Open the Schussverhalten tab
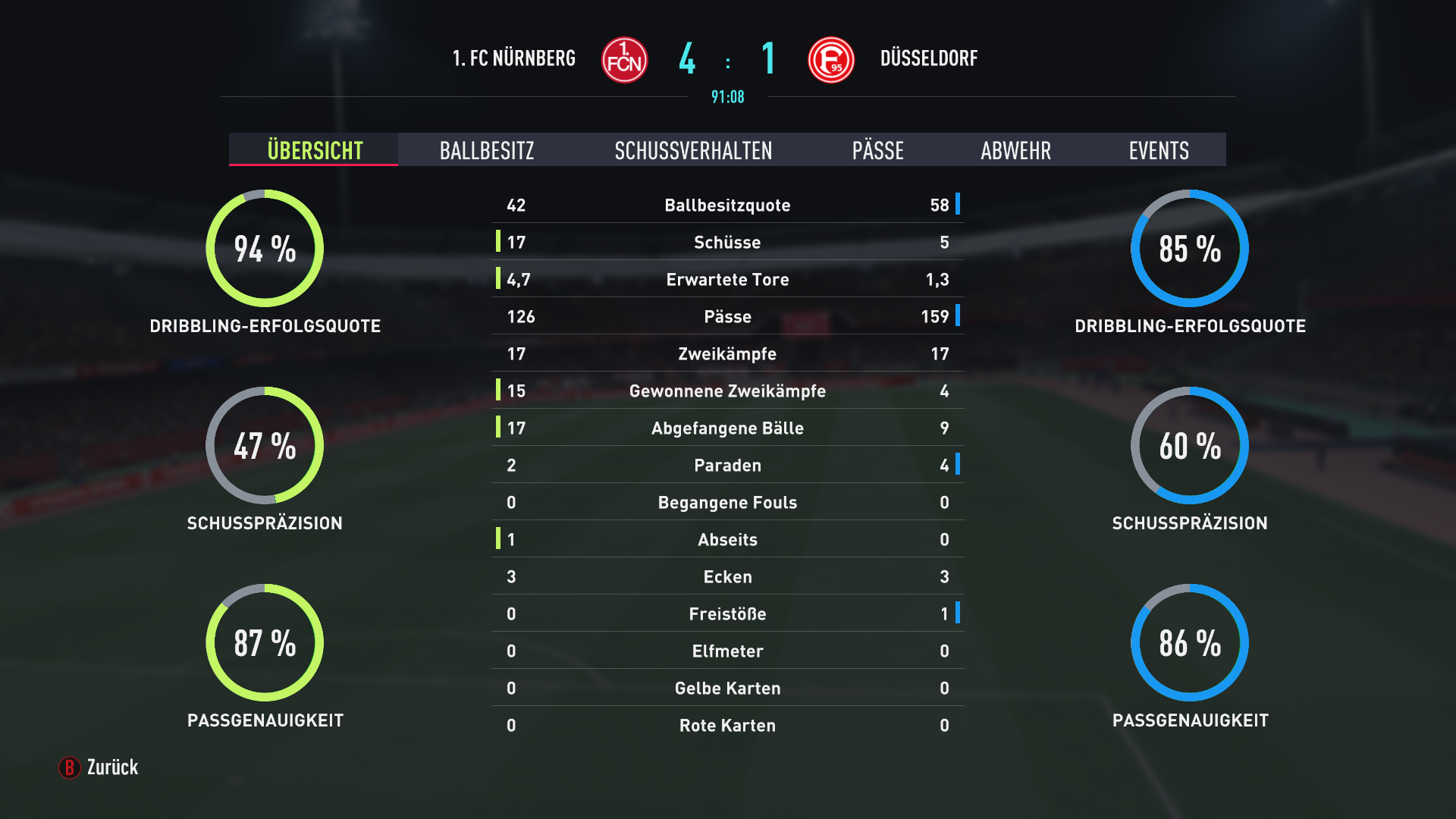 [x=693, y=150]
